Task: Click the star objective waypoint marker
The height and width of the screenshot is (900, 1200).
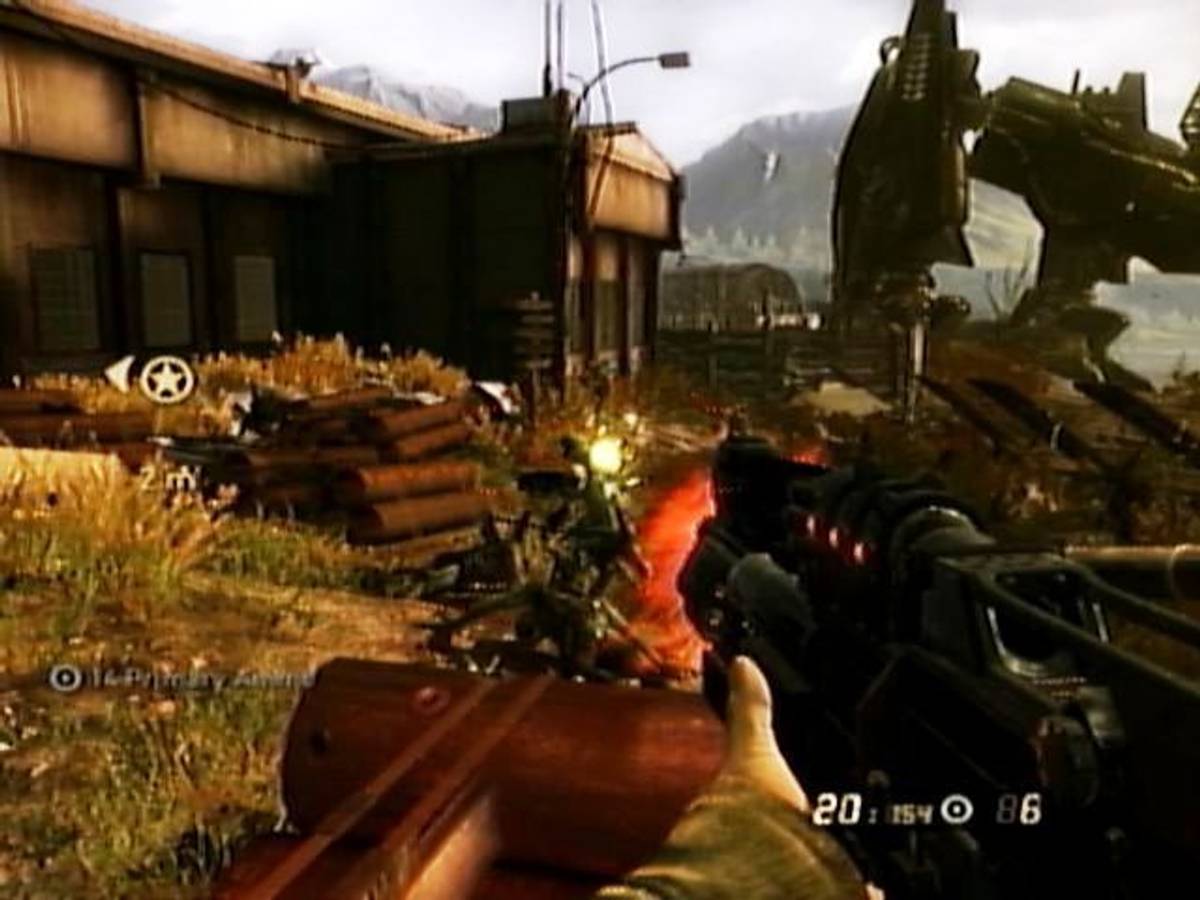Action: (x=166, y=380)
